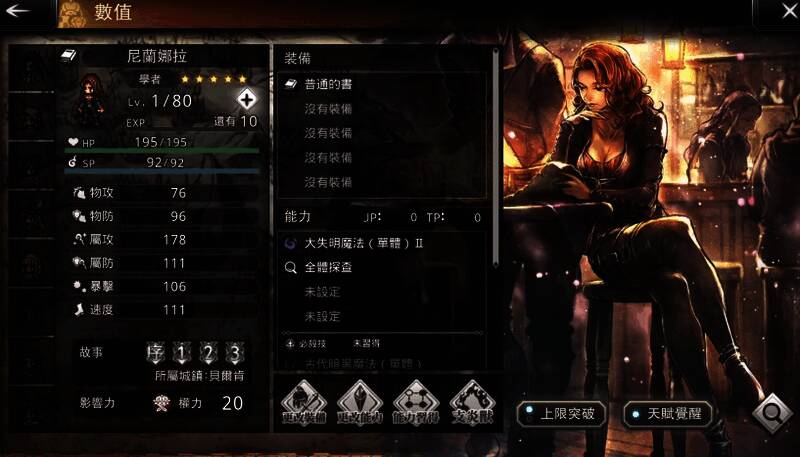Tap the plus button beside the level
The height and width of the screenshot is (457, 800).
point(246,99)
